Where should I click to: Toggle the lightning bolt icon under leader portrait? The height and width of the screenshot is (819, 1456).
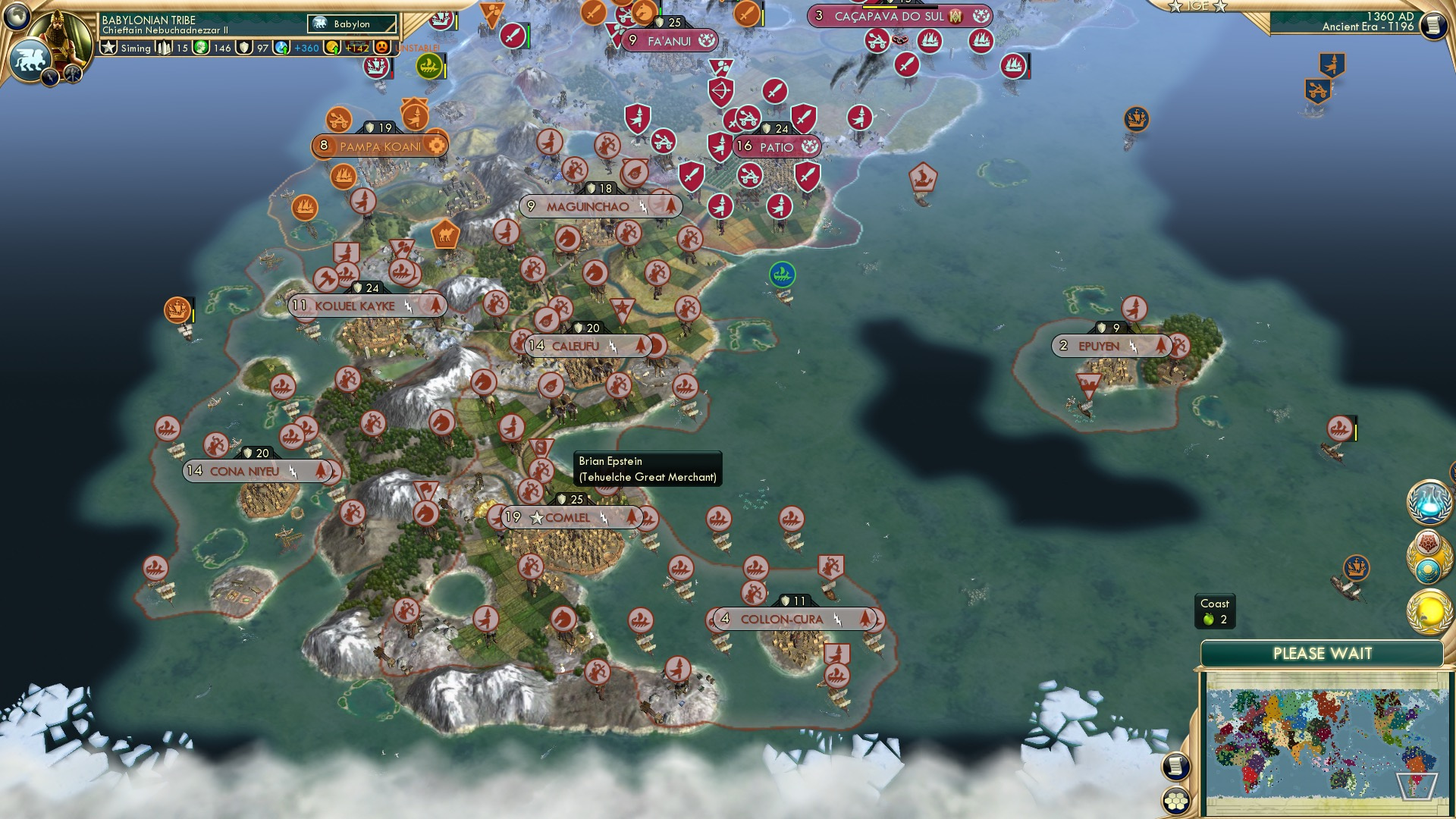[50, 76]
